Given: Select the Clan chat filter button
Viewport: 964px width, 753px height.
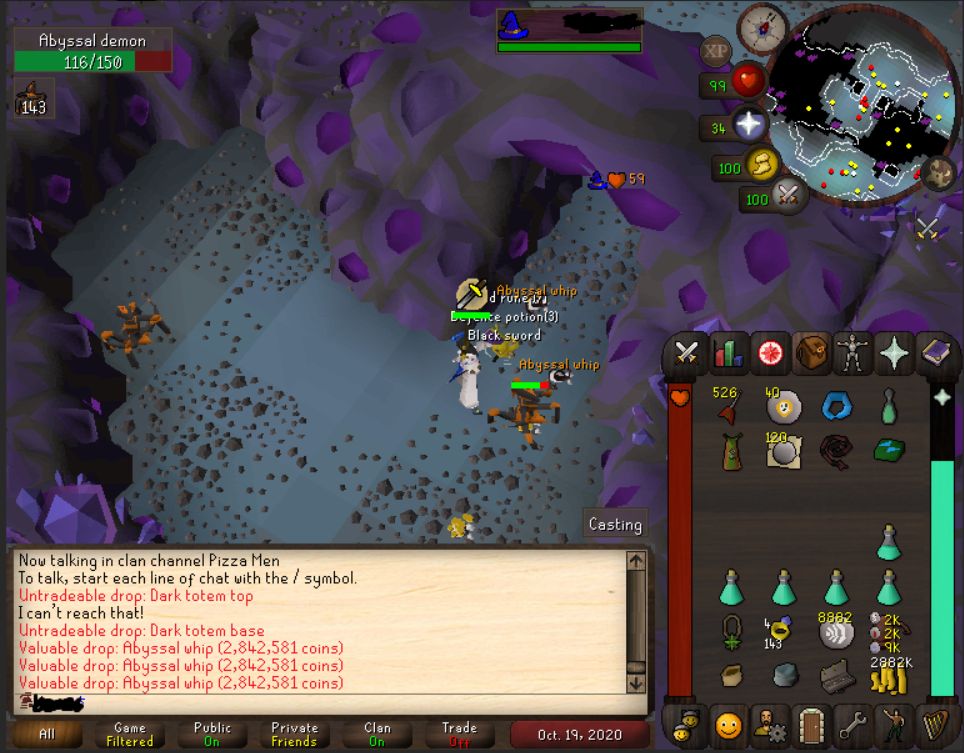Looking at the screenshot, I should (x=377, y=734).
